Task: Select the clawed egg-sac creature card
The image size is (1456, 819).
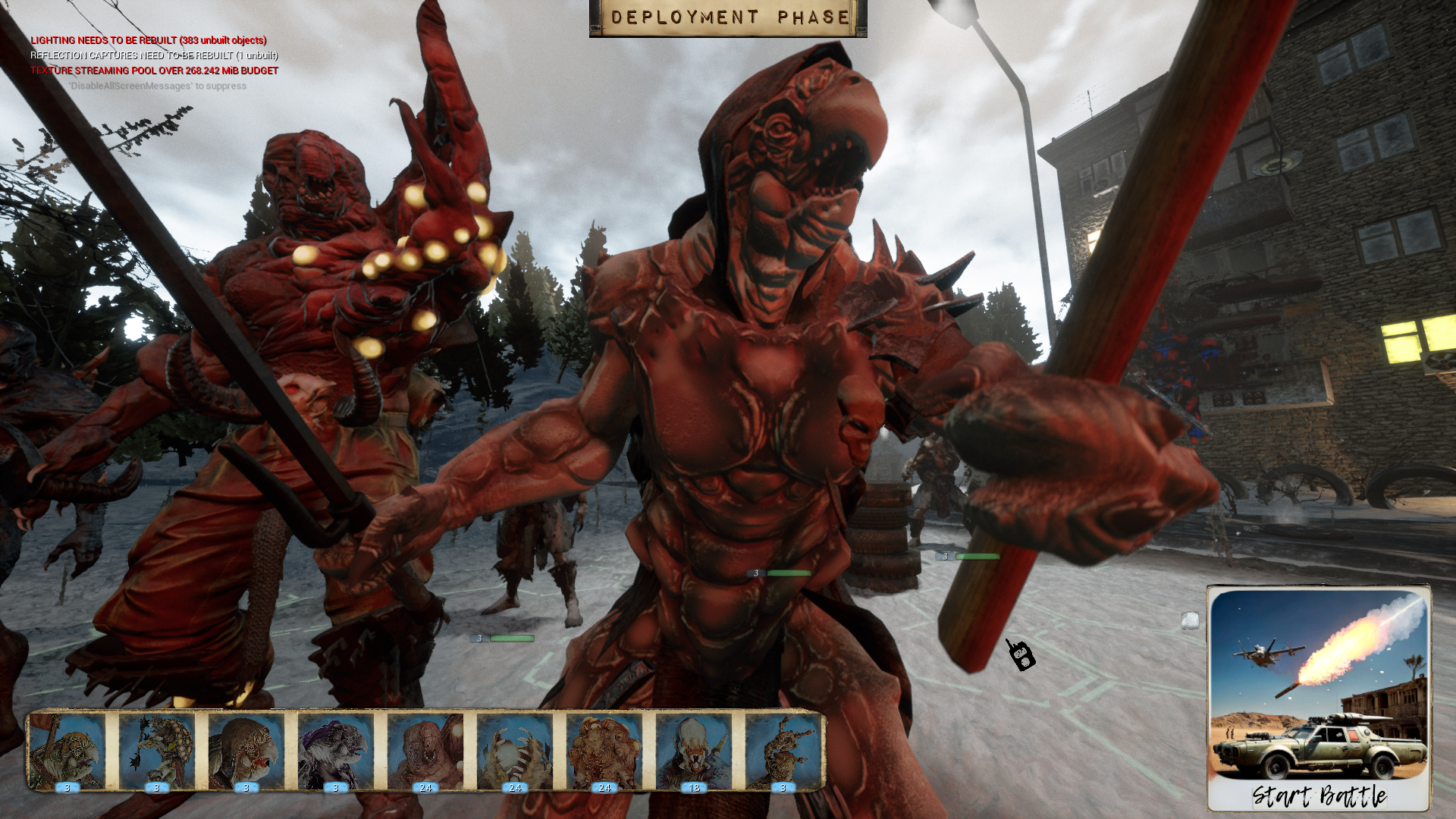Action: [515, 751]
